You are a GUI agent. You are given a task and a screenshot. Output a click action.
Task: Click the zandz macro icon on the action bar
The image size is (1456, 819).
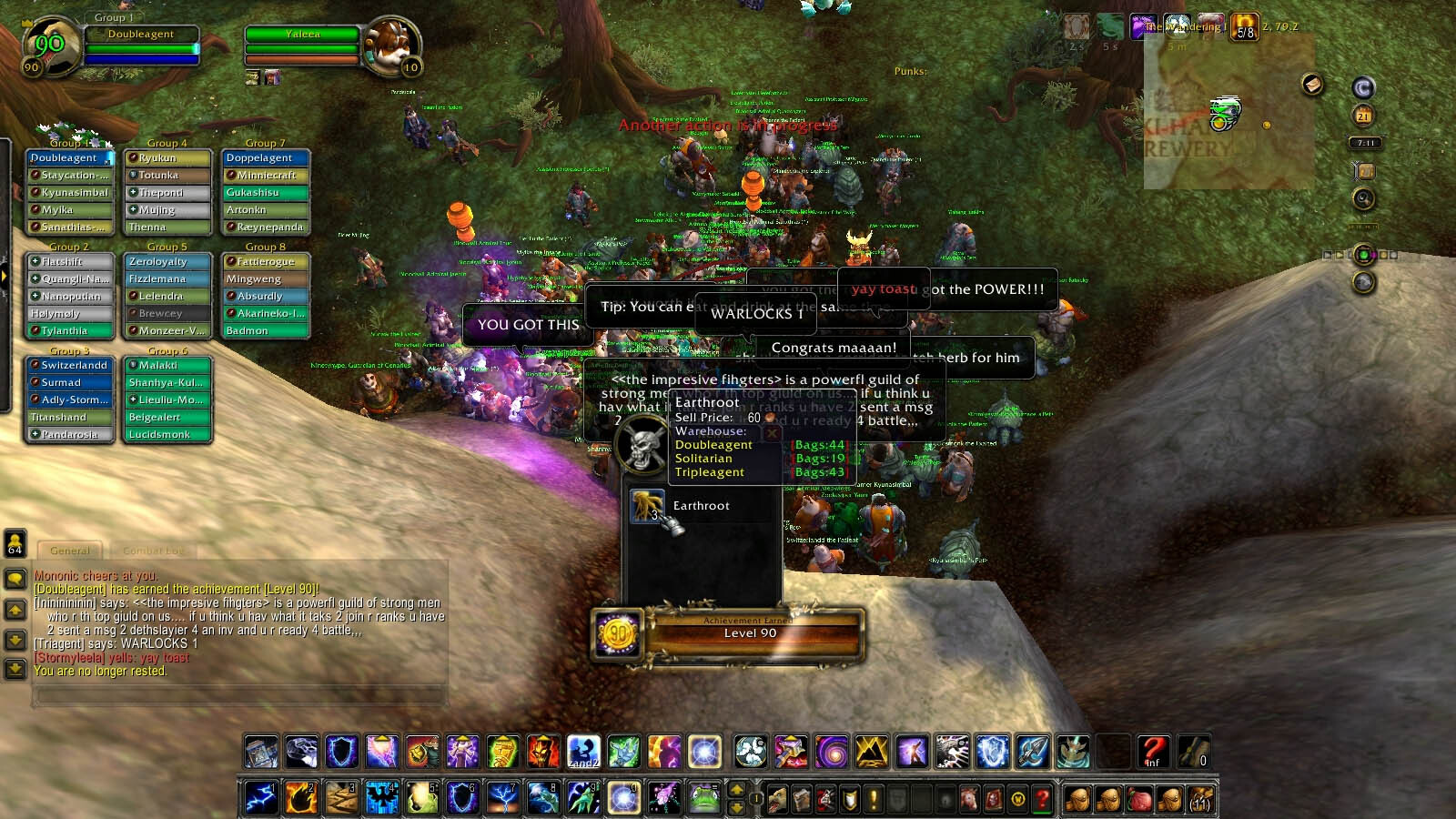point(582,752)
